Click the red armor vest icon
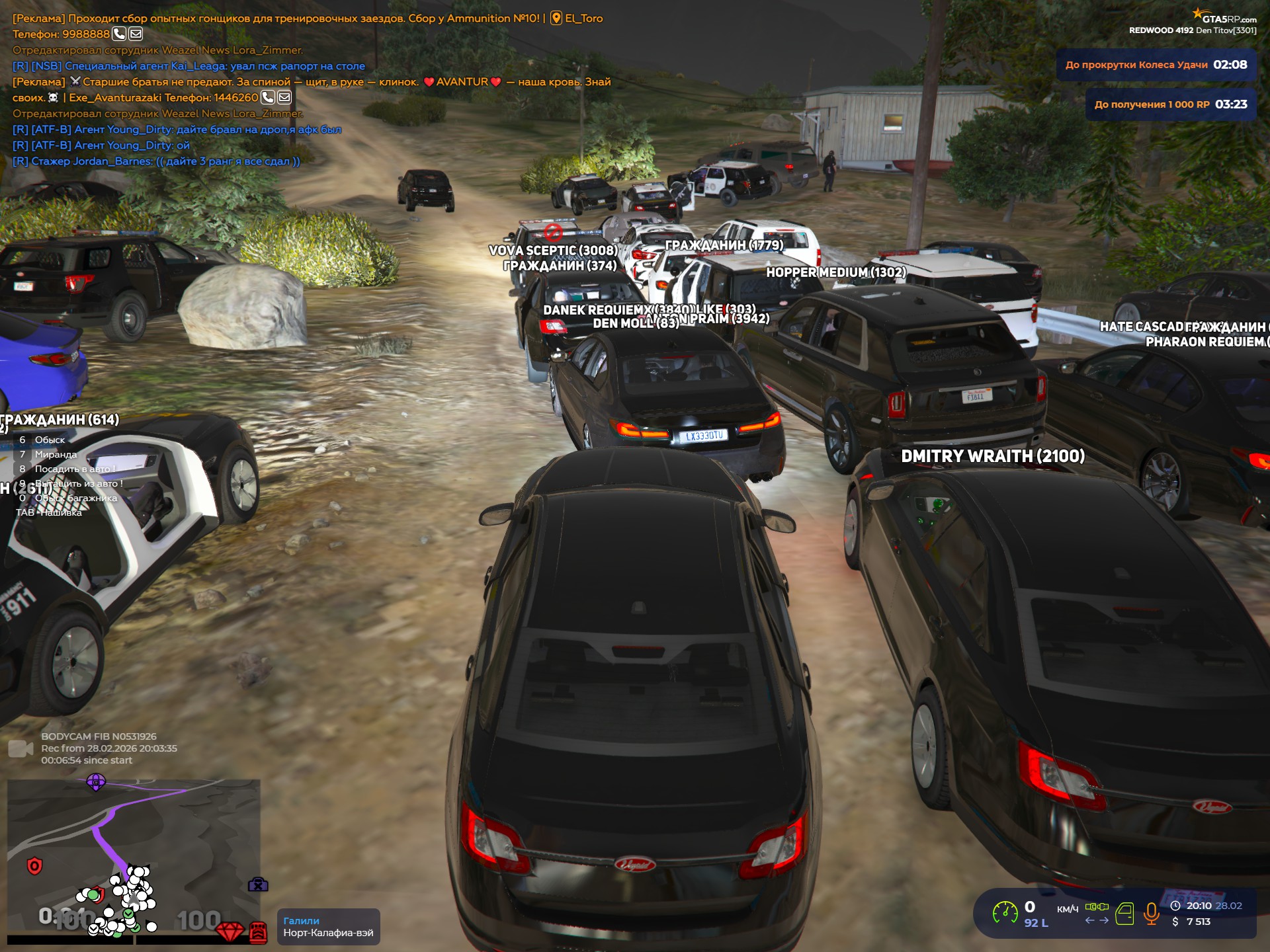Screen dimensions: 1270x952 tap(258, 932)
